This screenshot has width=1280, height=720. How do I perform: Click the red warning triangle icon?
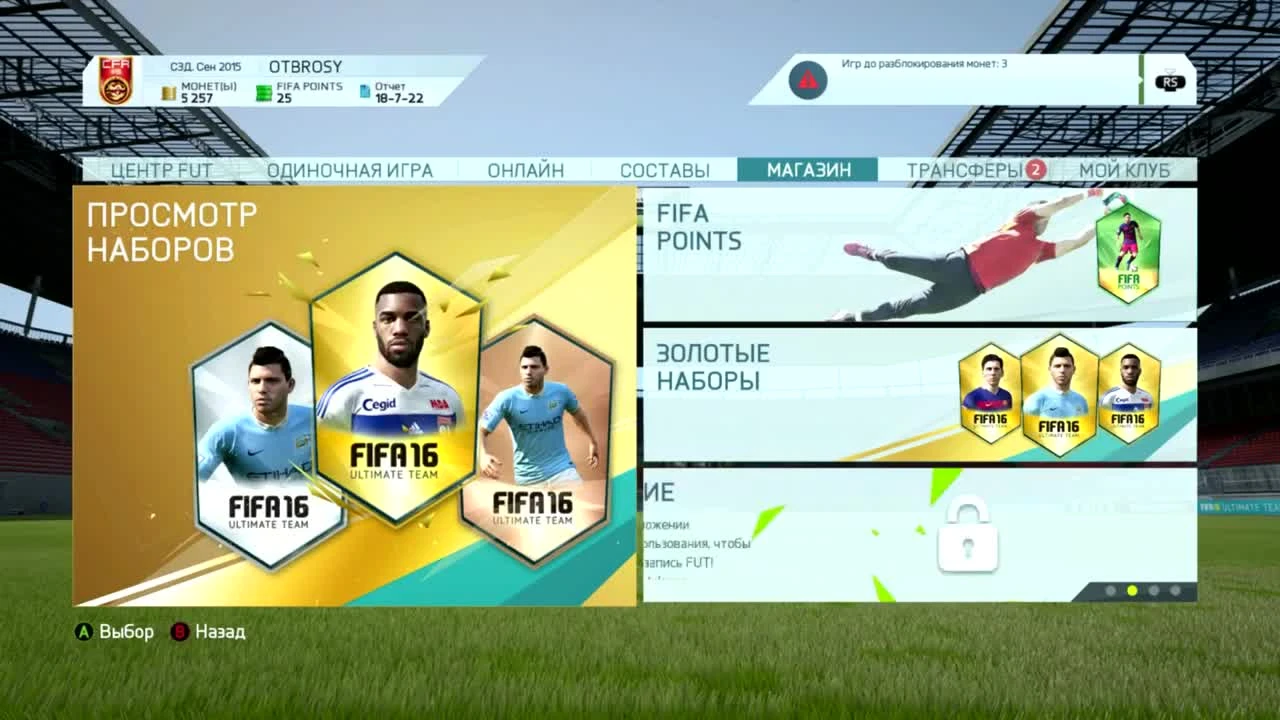pos(806,79)
